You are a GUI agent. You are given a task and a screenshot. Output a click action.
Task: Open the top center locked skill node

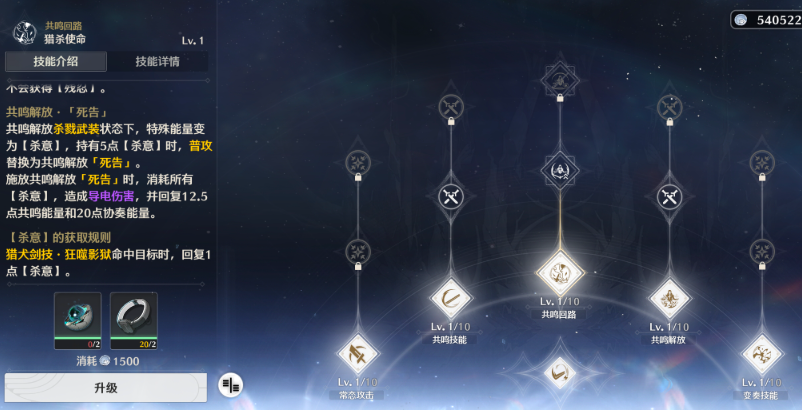pos(559,79)
